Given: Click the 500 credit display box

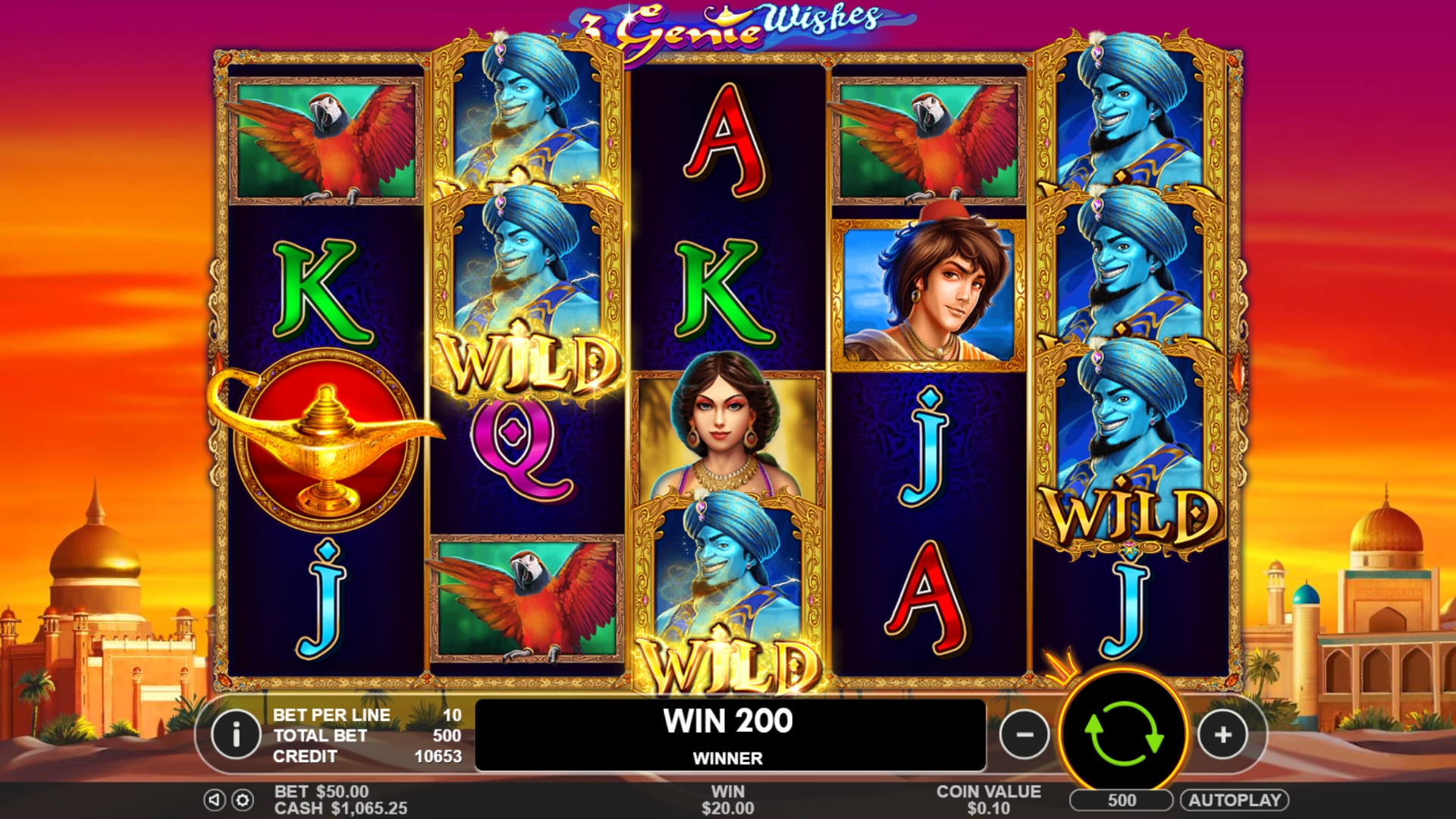Looking at the screenshot, I should pyautogui.click(x=1121, y=800).
